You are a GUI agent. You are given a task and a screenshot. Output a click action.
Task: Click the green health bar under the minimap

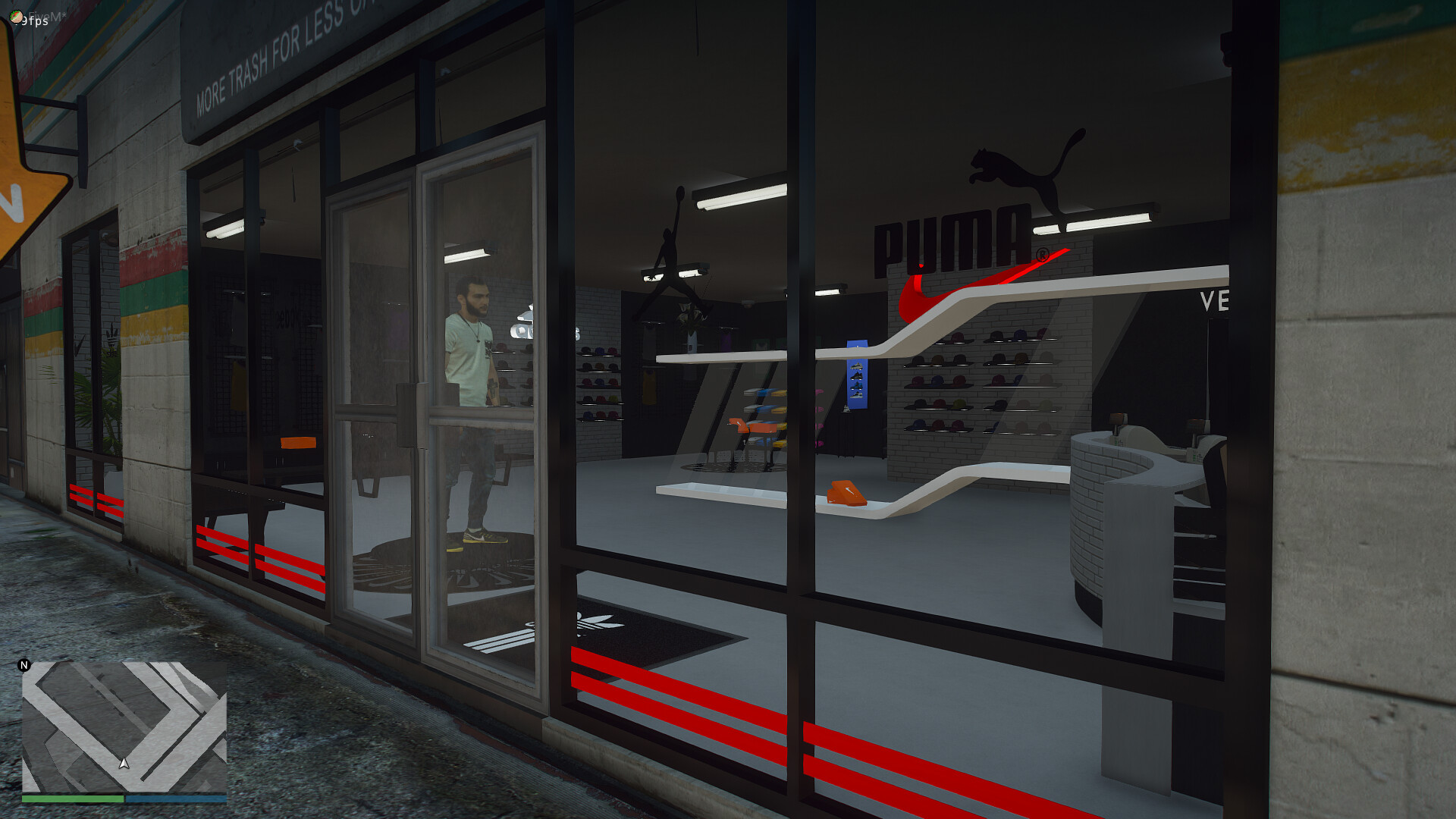click(72, 800)
